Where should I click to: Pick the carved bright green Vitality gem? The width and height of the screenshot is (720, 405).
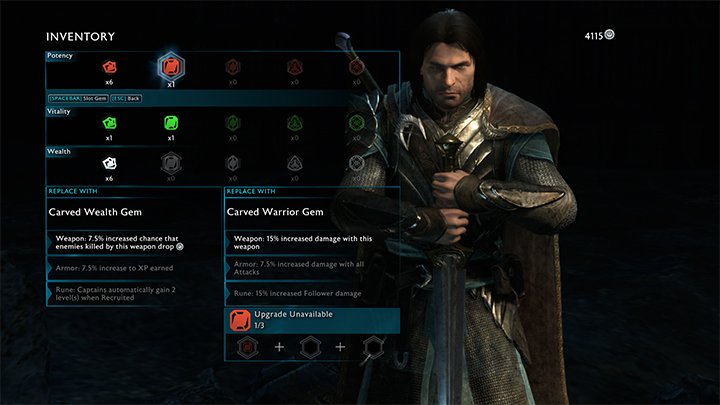click(x=170, y=124)
